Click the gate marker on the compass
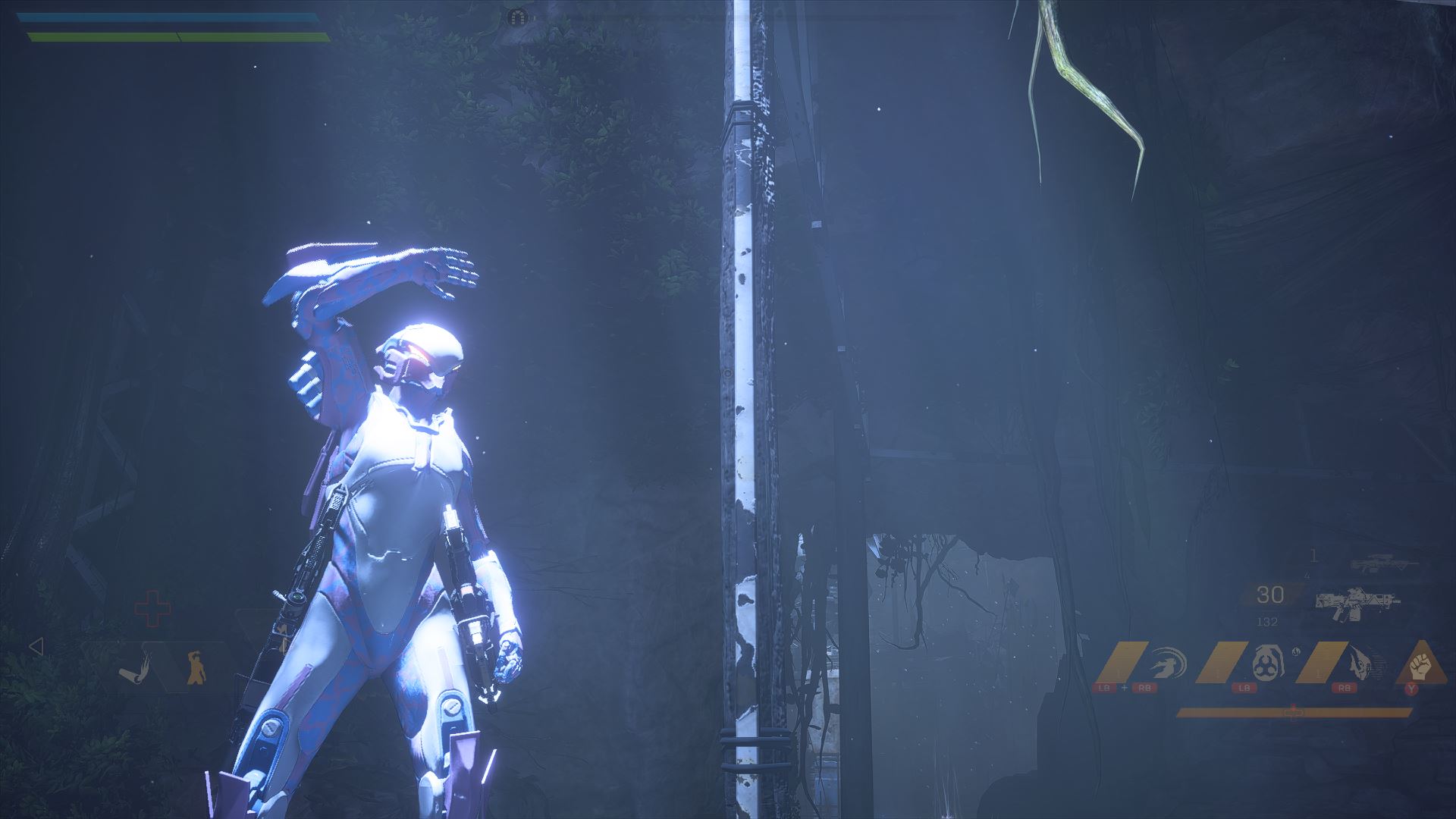 [x=517, y=16]
